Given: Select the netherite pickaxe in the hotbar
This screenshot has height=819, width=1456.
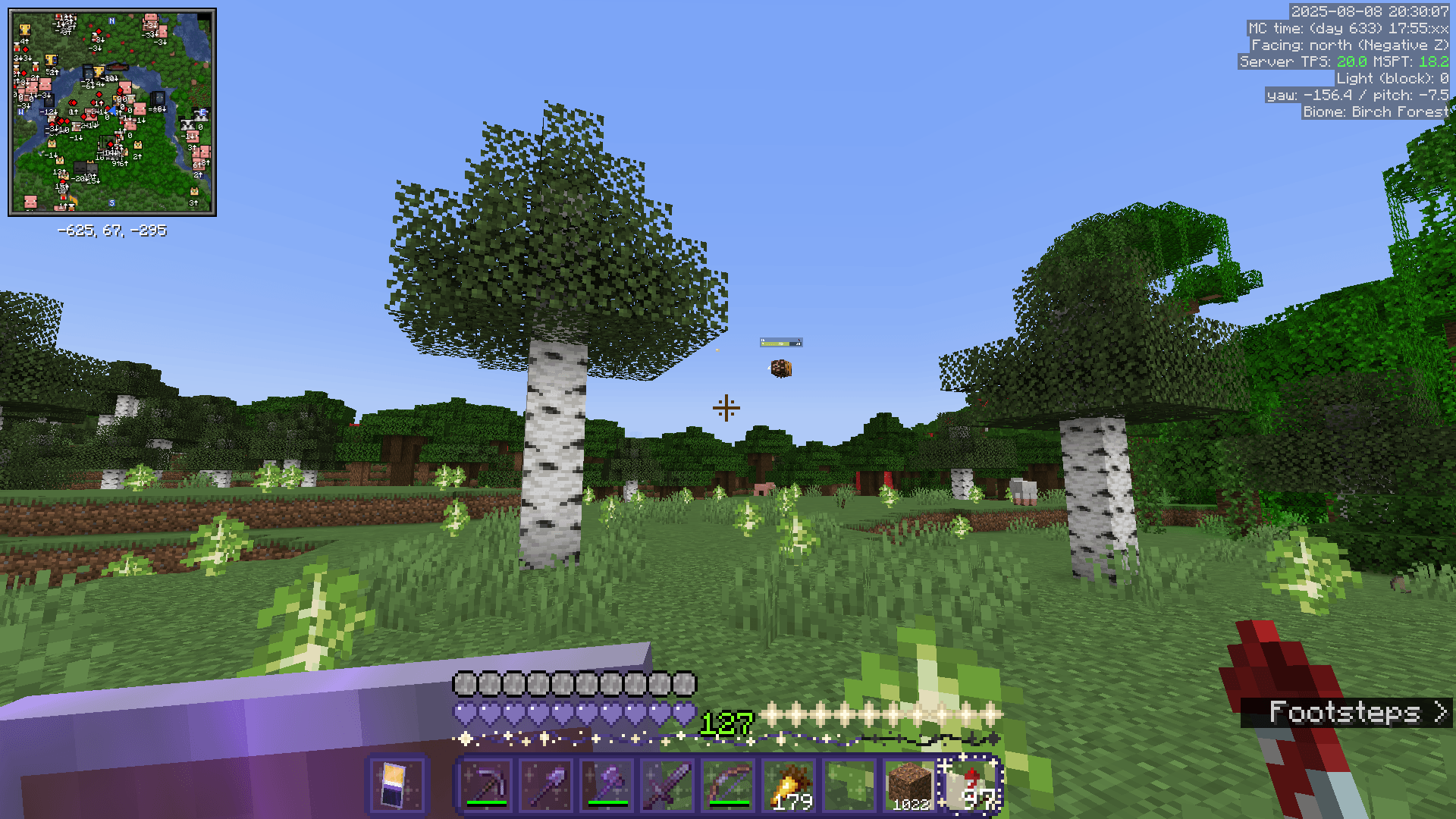Looking at the screenshot, I should [485, 786].
